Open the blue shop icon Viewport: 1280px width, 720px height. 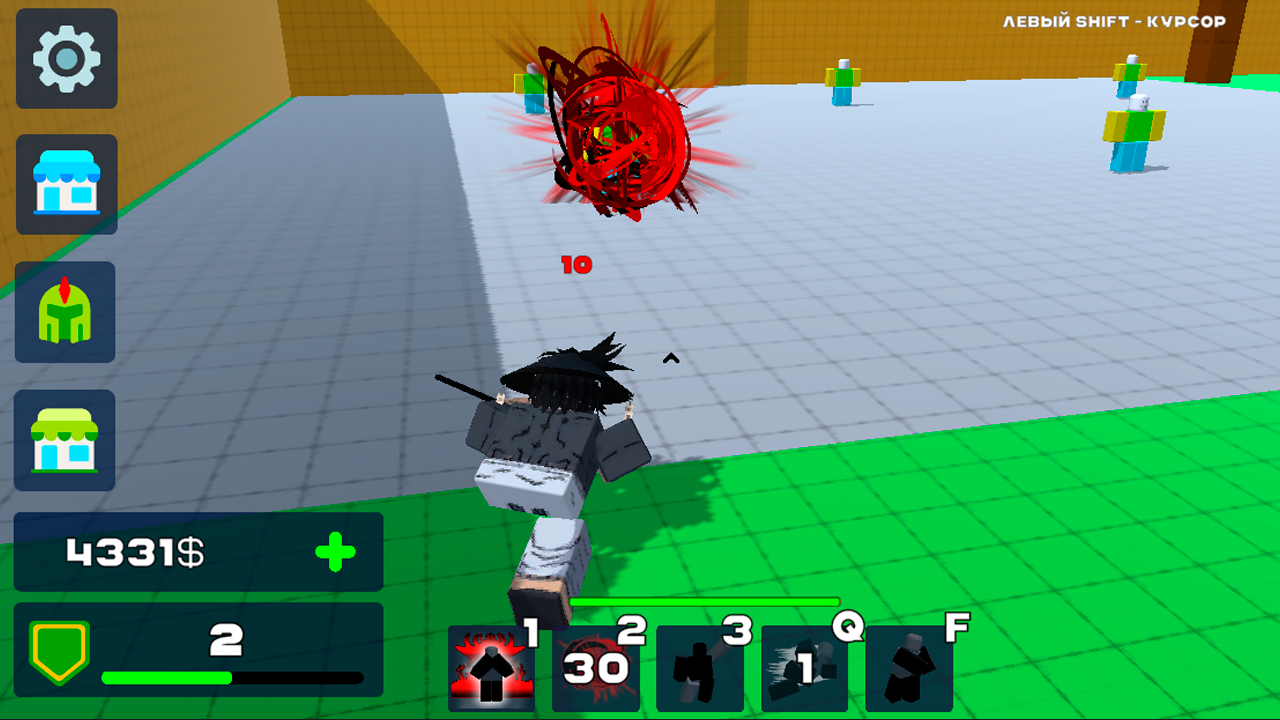pyautogui.click(x=66, y=185)
